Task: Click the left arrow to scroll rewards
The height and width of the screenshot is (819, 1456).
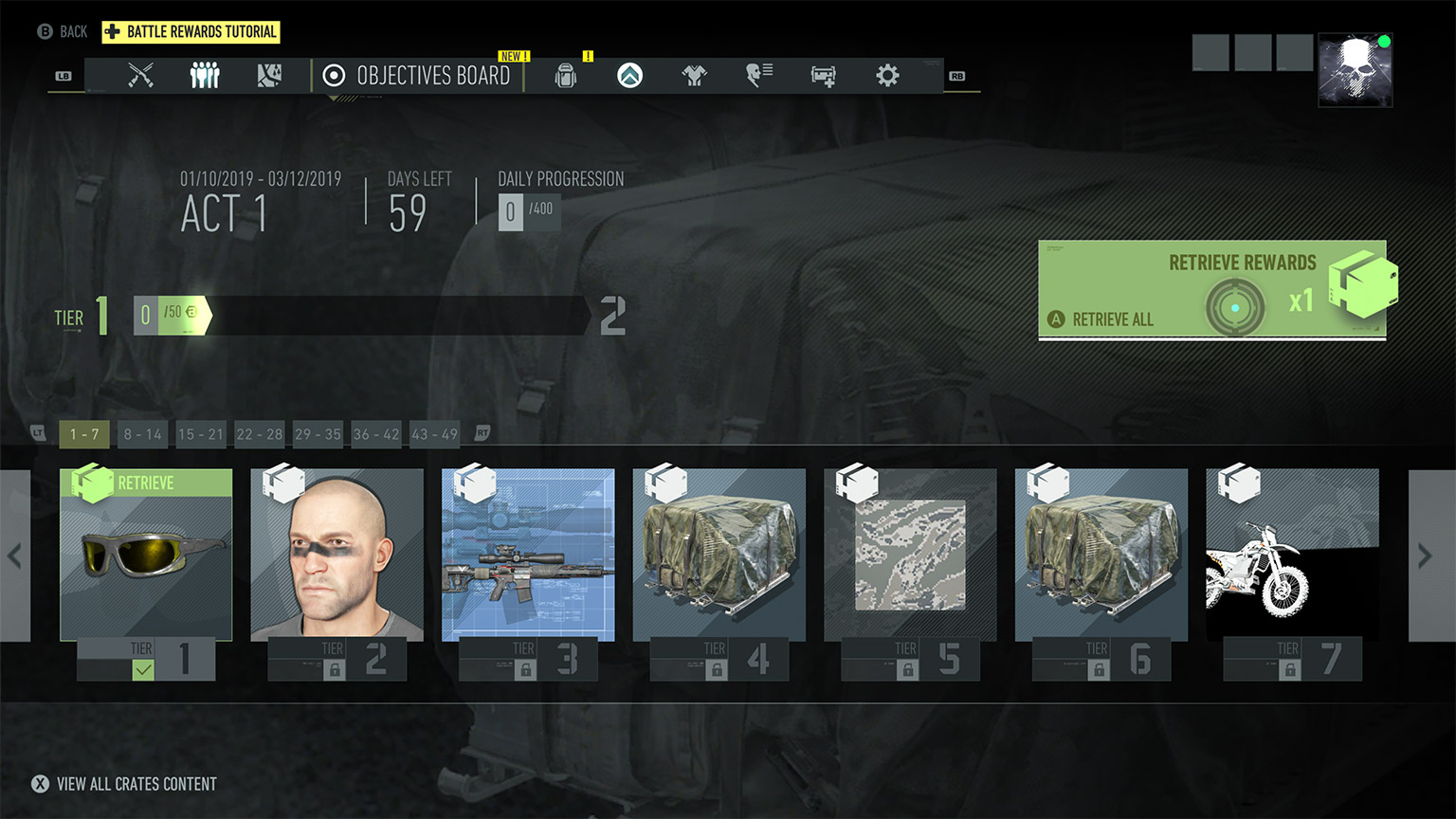Action: pos(15,556)
